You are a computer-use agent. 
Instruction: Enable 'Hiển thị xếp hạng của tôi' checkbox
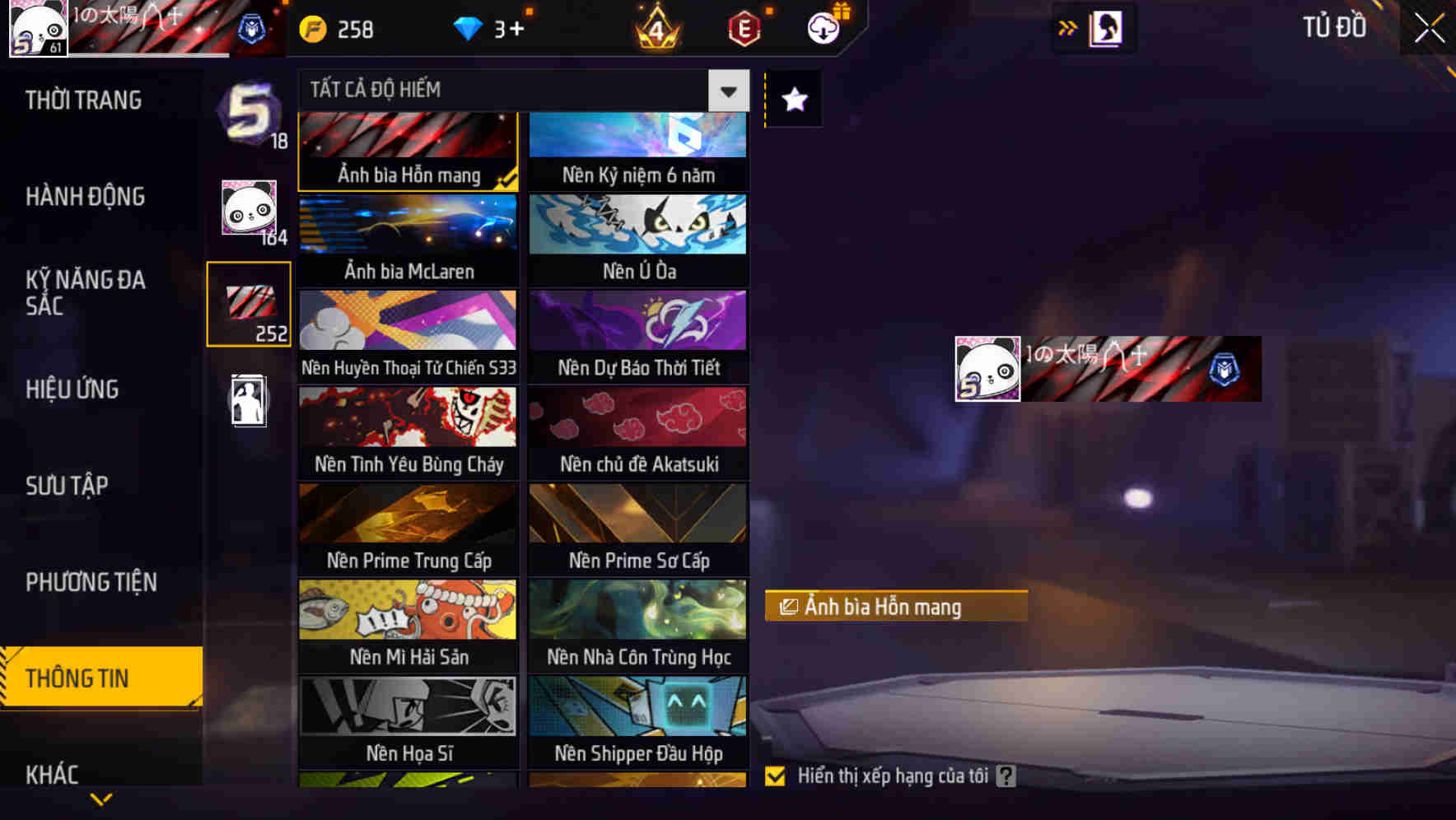point(775,775)
